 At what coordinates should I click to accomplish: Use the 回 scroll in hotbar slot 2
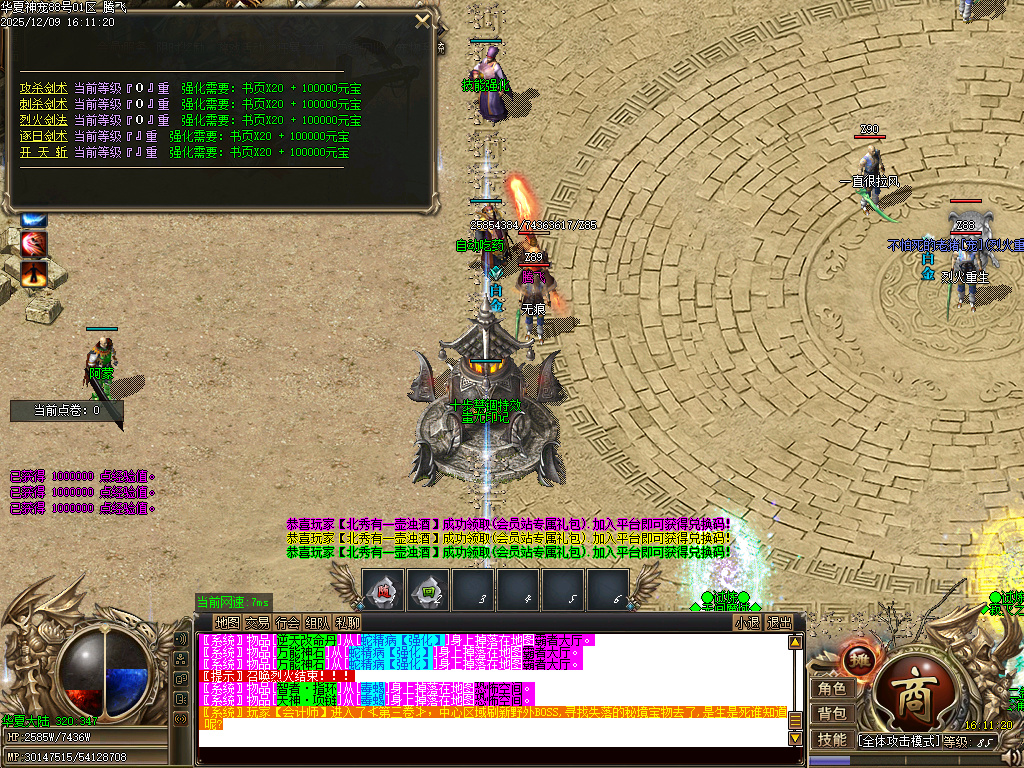coord(428,589)
